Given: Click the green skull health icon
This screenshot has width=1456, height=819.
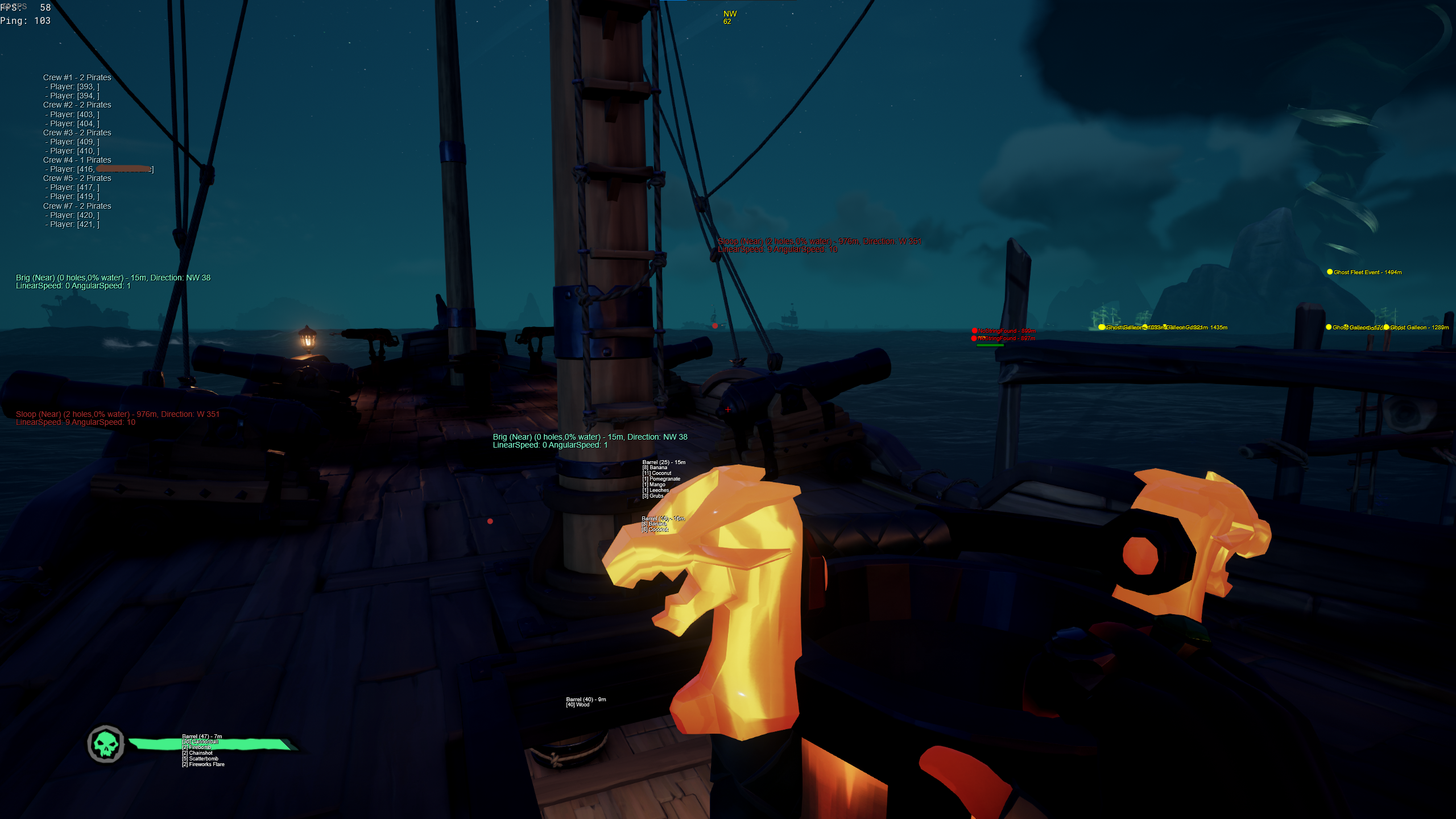Looking at the screenshot, I should [106, 743].
